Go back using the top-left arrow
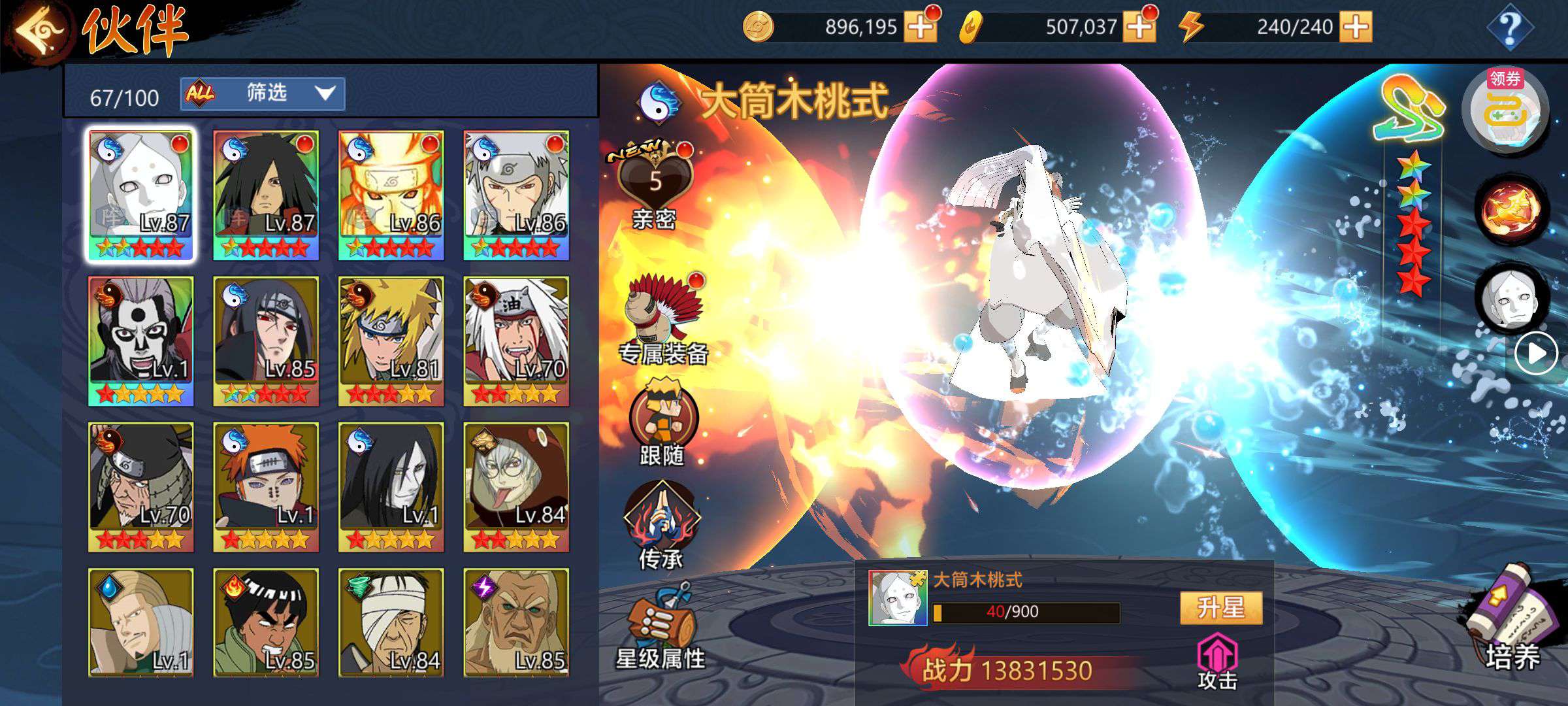This screenshot has height=706, width=1568. tap(41, 31)
